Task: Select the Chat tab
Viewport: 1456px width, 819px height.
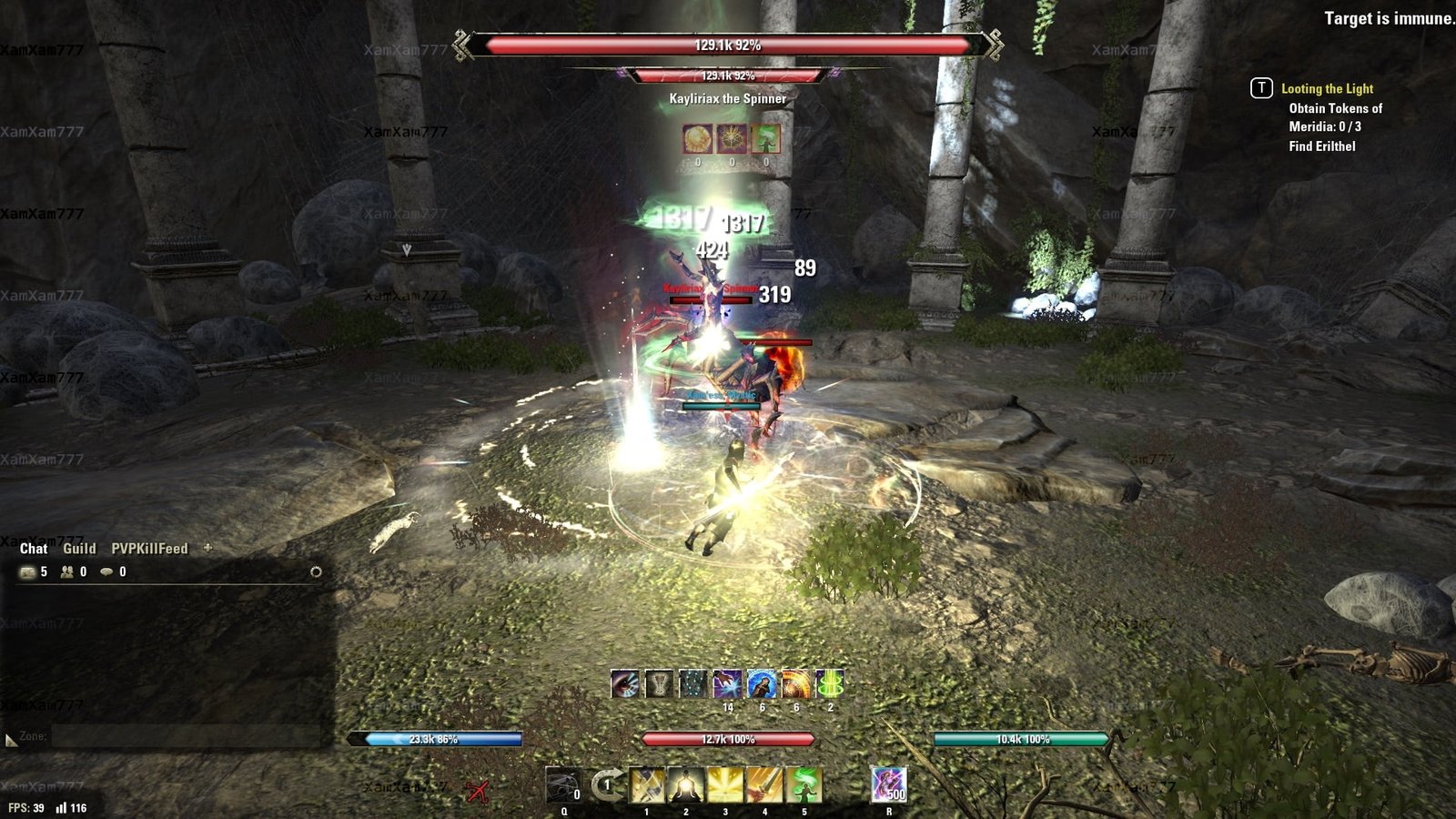Action: (34, 549)
